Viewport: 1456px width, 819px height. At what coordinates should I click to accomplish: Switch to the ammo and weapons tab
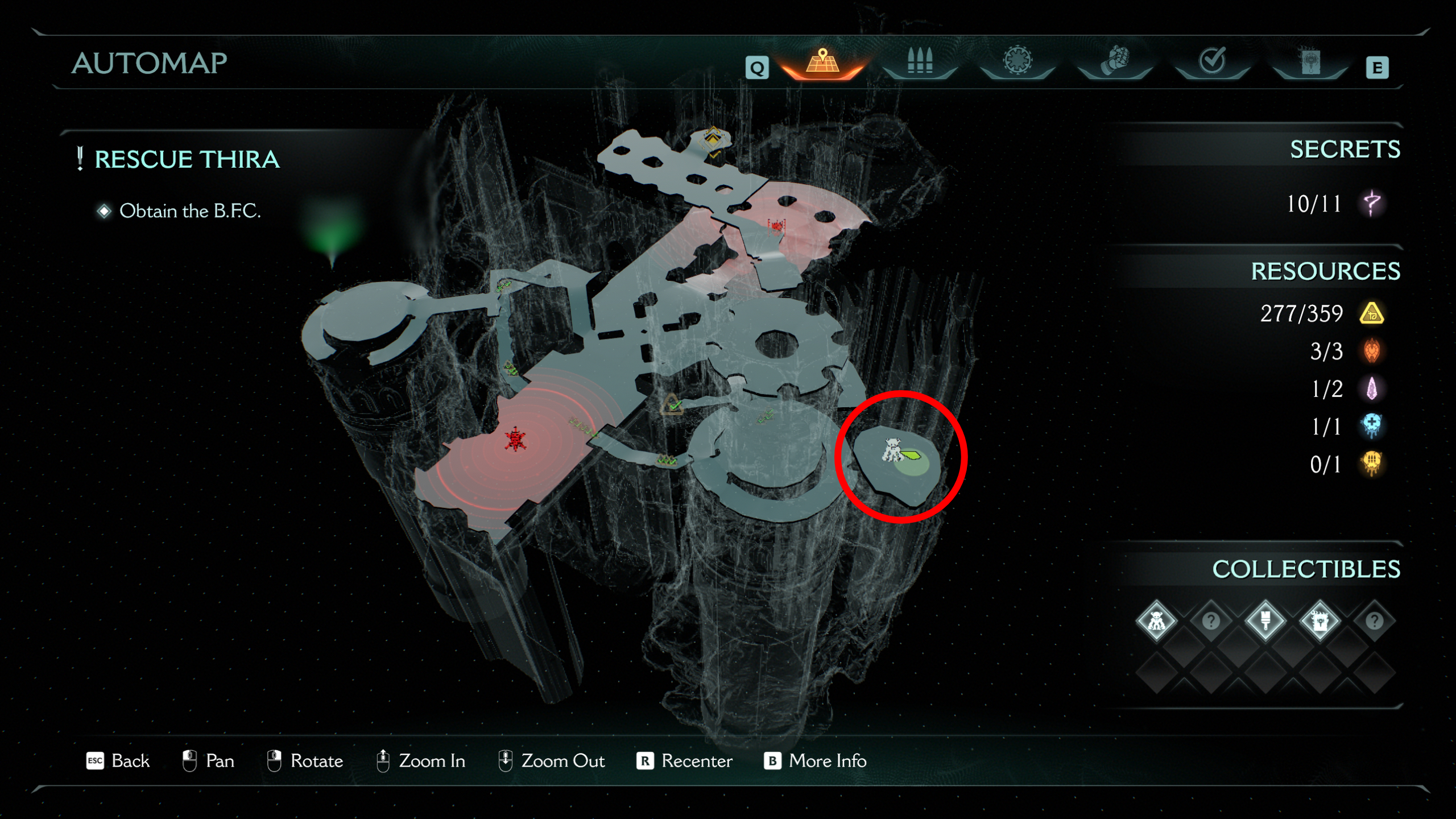point(920,61)
